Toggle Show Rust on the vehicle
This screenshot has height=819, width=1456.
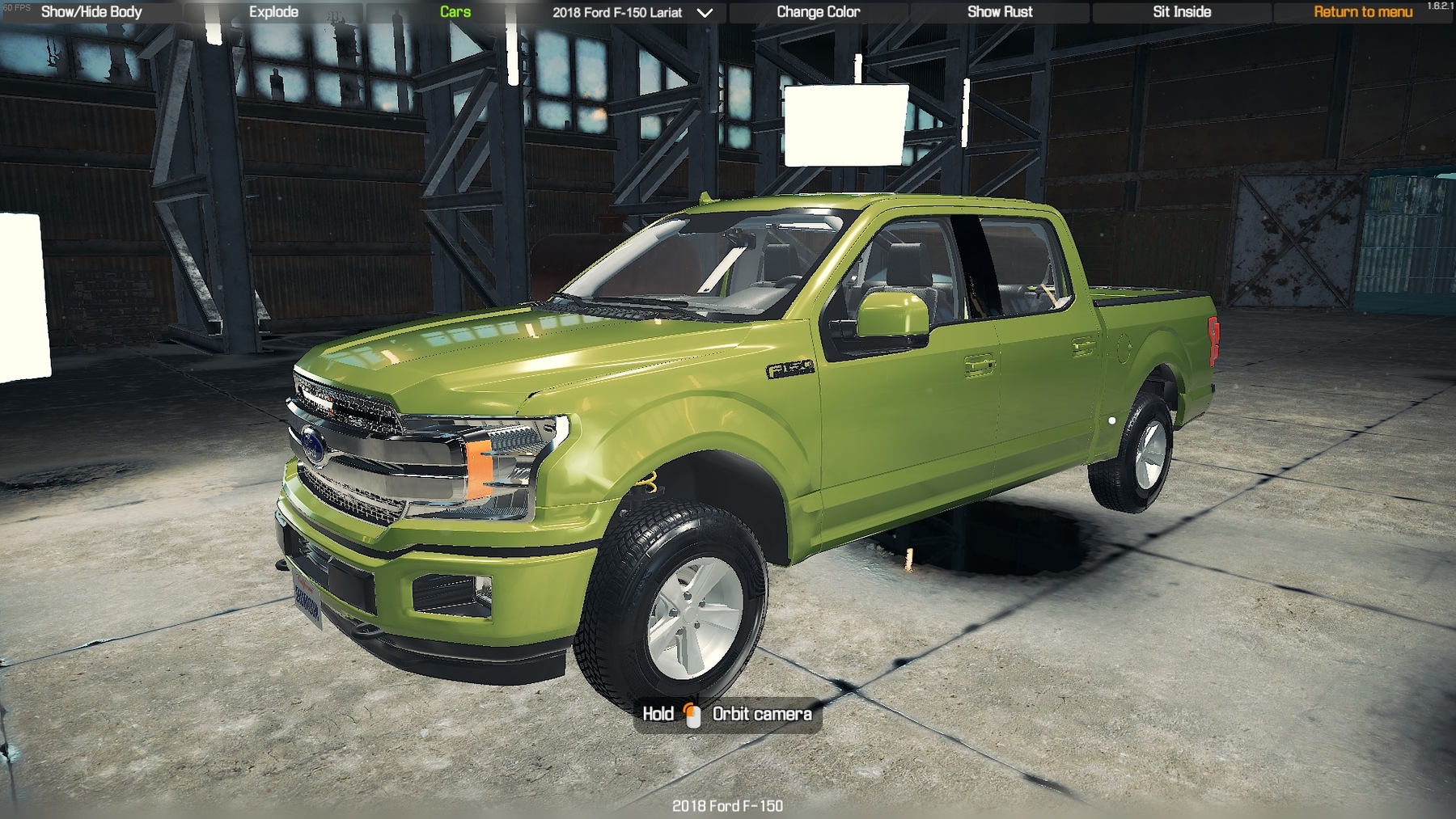(1000, 12)
